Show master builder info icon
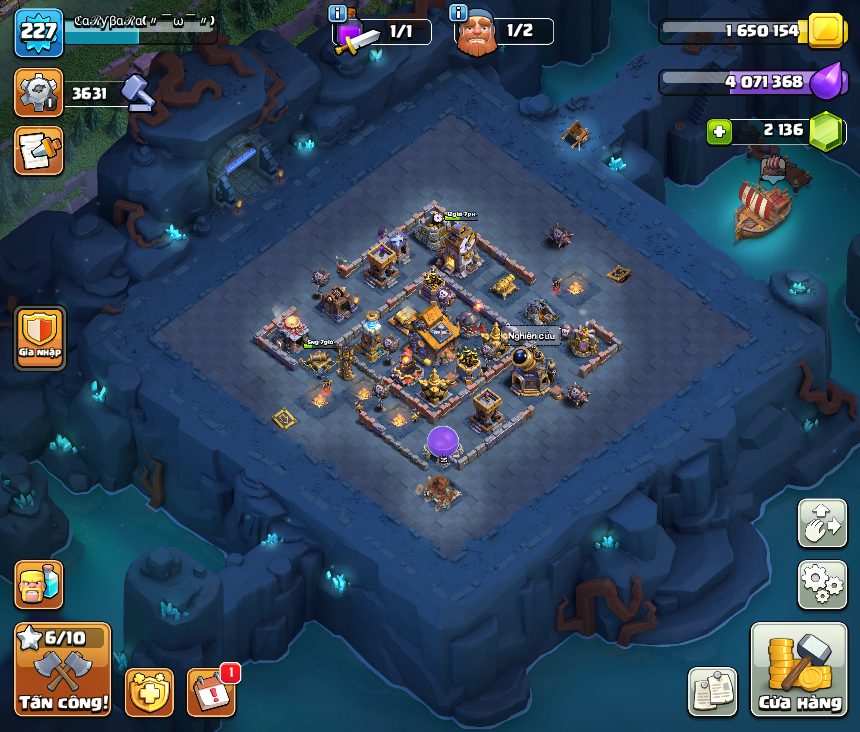Viewport: 860px width, 732px height. point(459,13)
